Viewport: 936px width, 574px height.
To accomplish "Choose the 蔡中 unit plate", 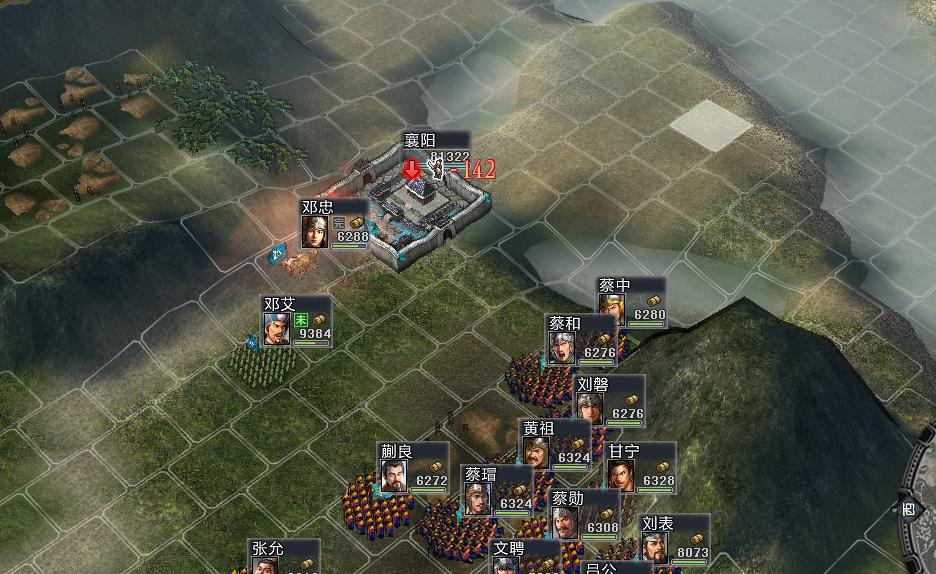I will (x=632, y=302).
